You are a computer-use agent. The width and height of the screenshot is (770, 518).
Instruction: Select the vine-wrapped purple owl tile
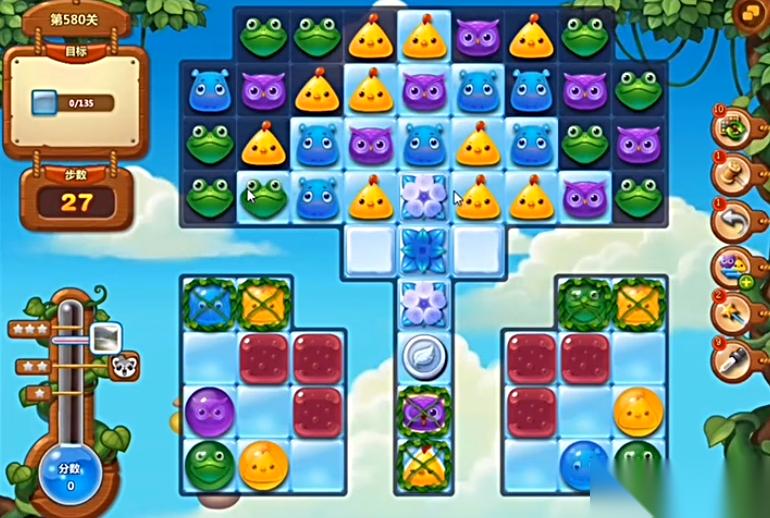[423, 410]
